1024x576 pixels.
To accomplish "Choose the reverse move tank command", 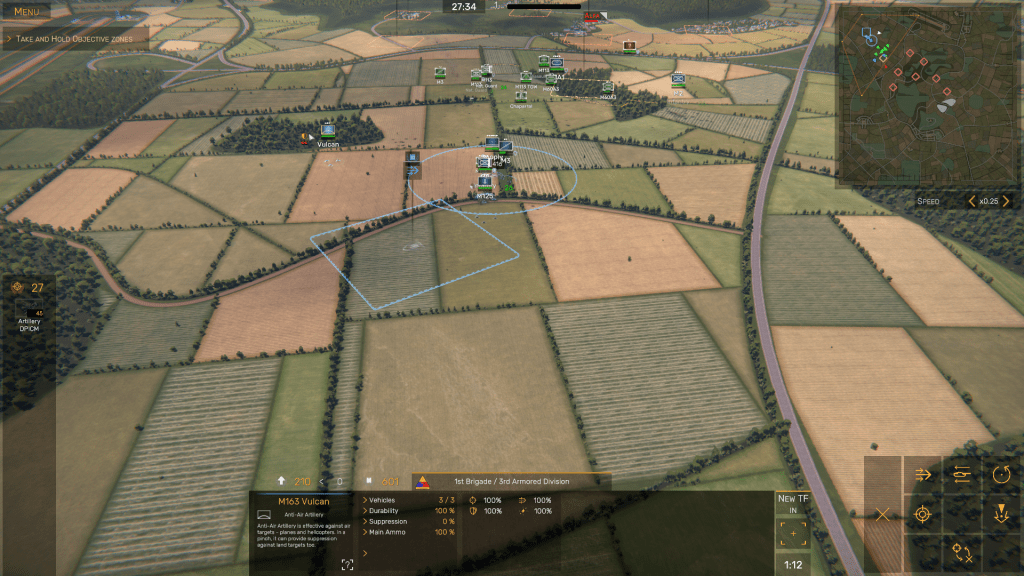I will point(962,475).
